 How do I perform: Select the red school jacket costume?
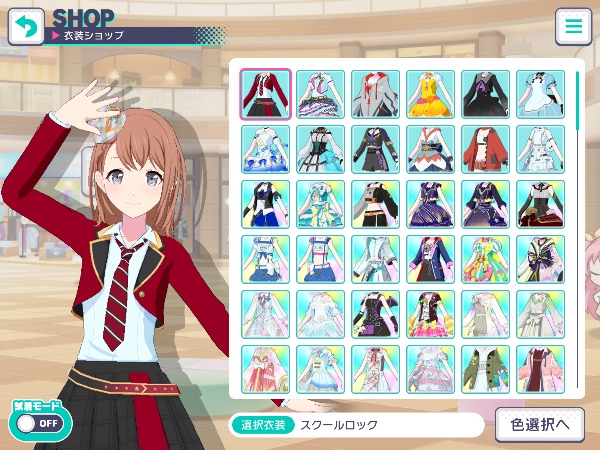(x=266, y=95)
